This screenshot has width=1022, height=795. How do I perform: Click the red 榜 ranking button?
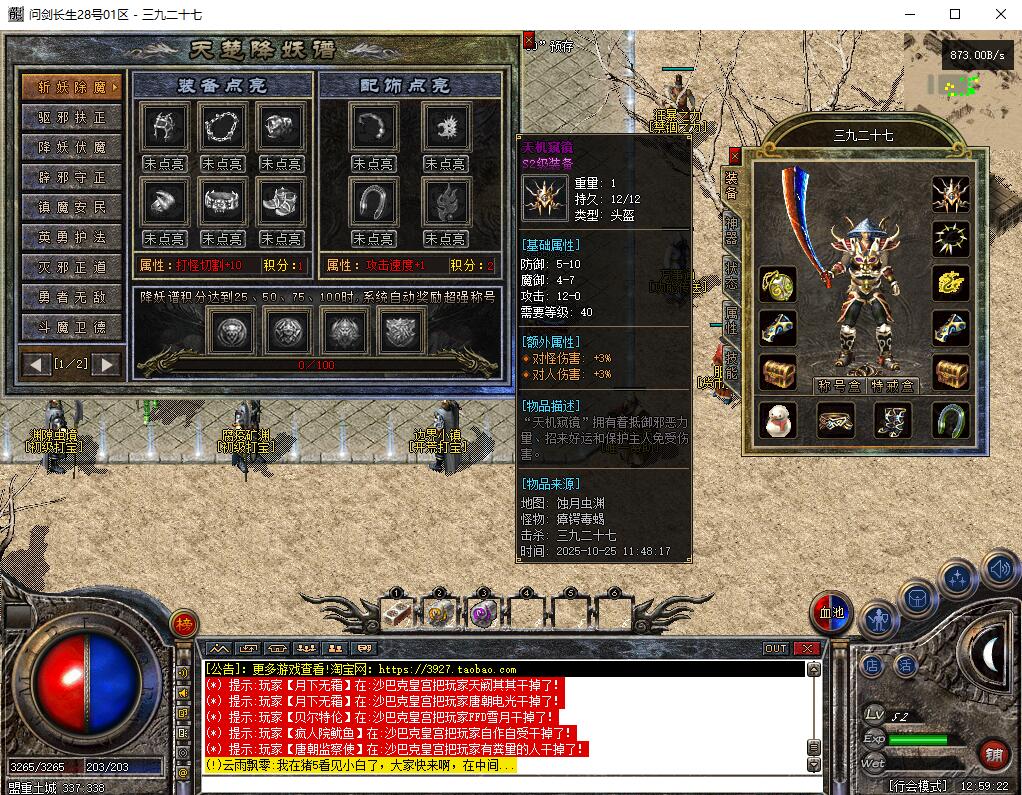pos(183,624)
